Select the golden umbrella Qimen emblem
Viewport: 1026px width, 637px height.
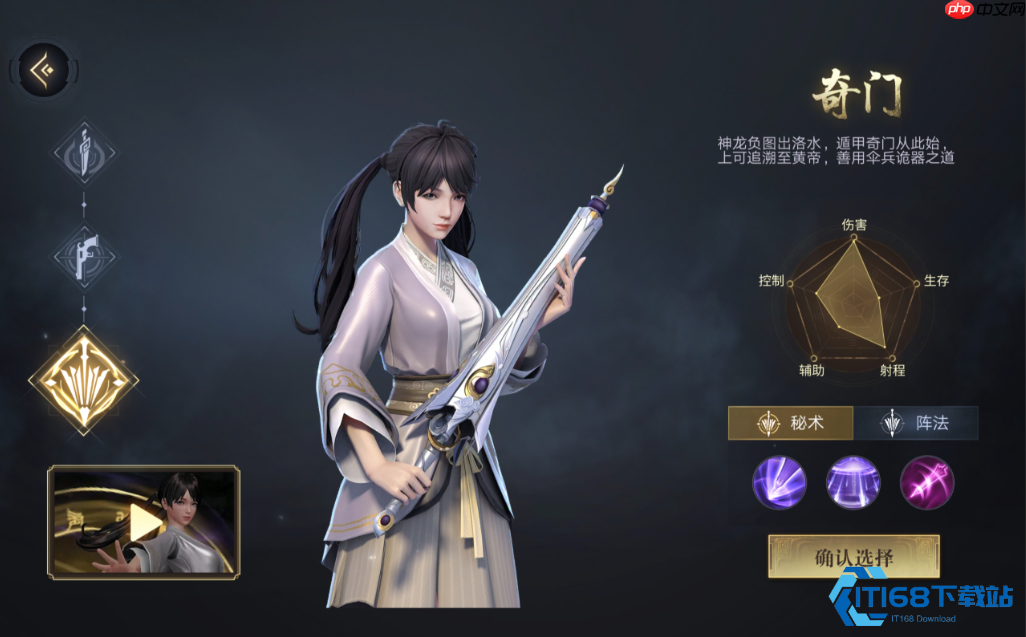point(84,378)
